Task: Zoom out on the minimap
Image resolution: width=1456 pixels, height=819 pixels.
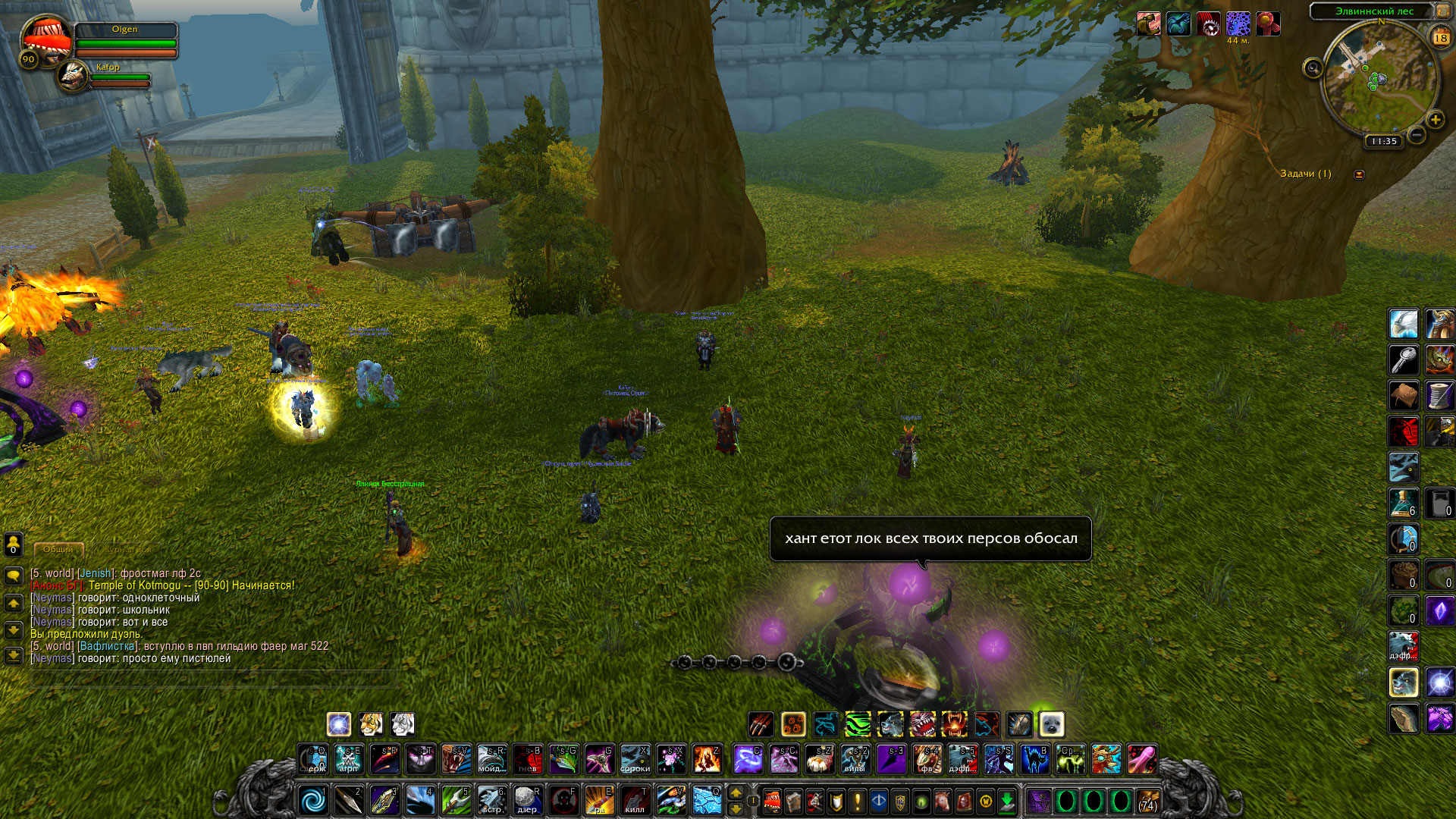Action: point(1417,136)
